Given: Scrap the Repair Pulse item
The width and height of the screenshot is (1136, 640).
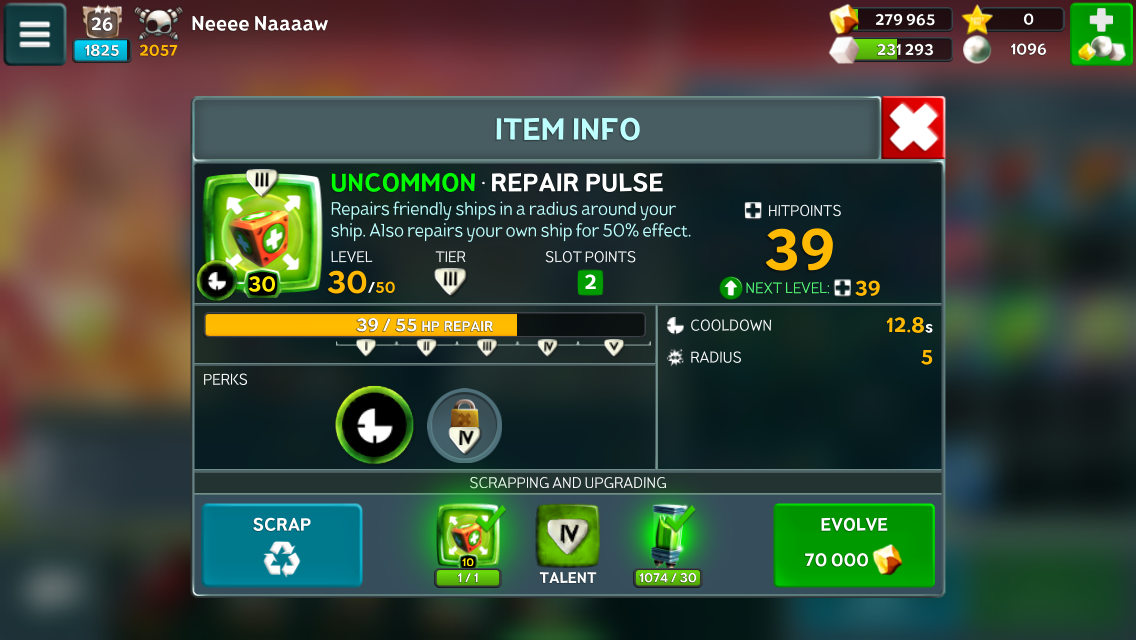Looking at the screenshot, I should pyautogui.click(x=282, y=545).
